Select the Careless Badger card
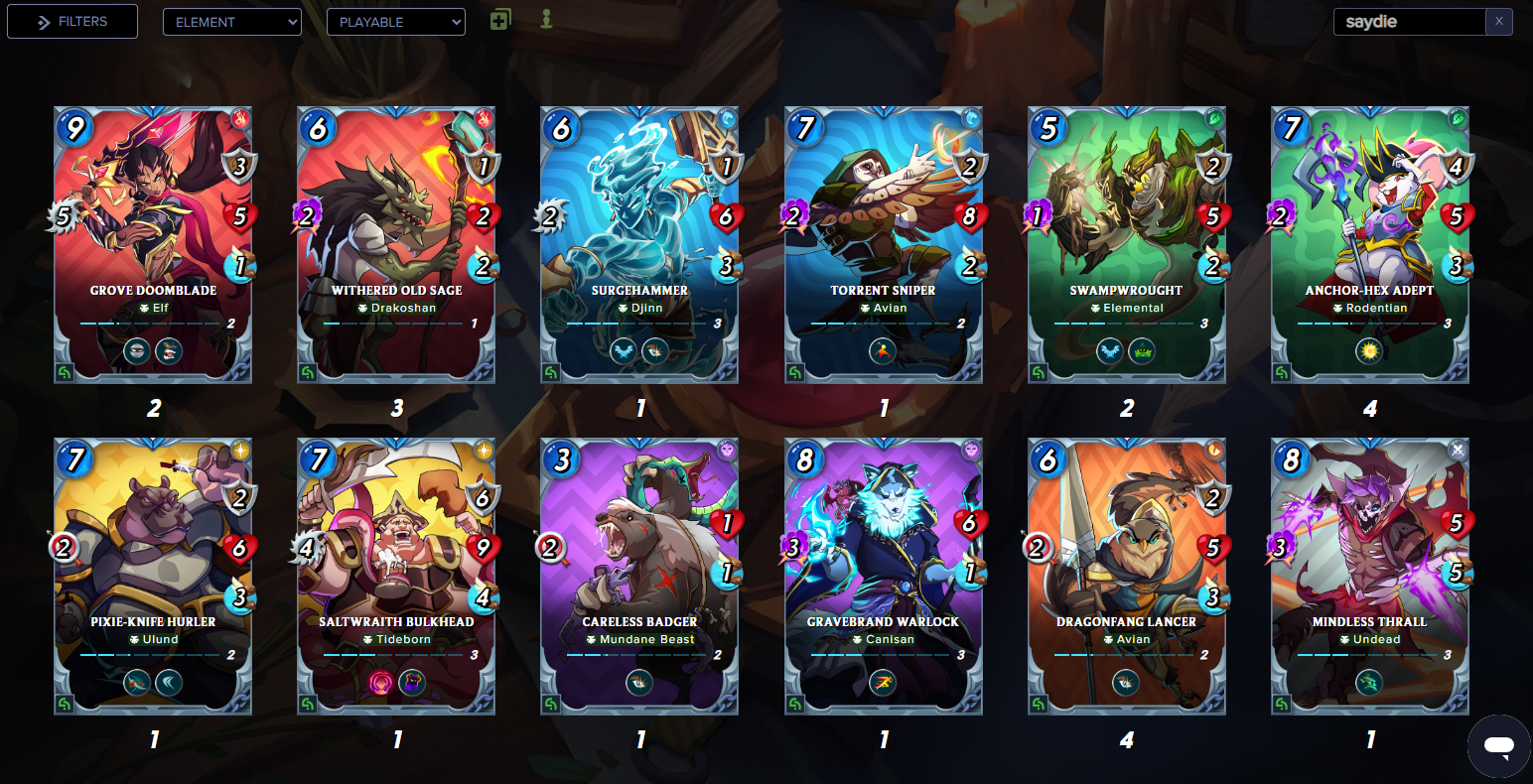Screen dimensions: 1533x784 639,576
